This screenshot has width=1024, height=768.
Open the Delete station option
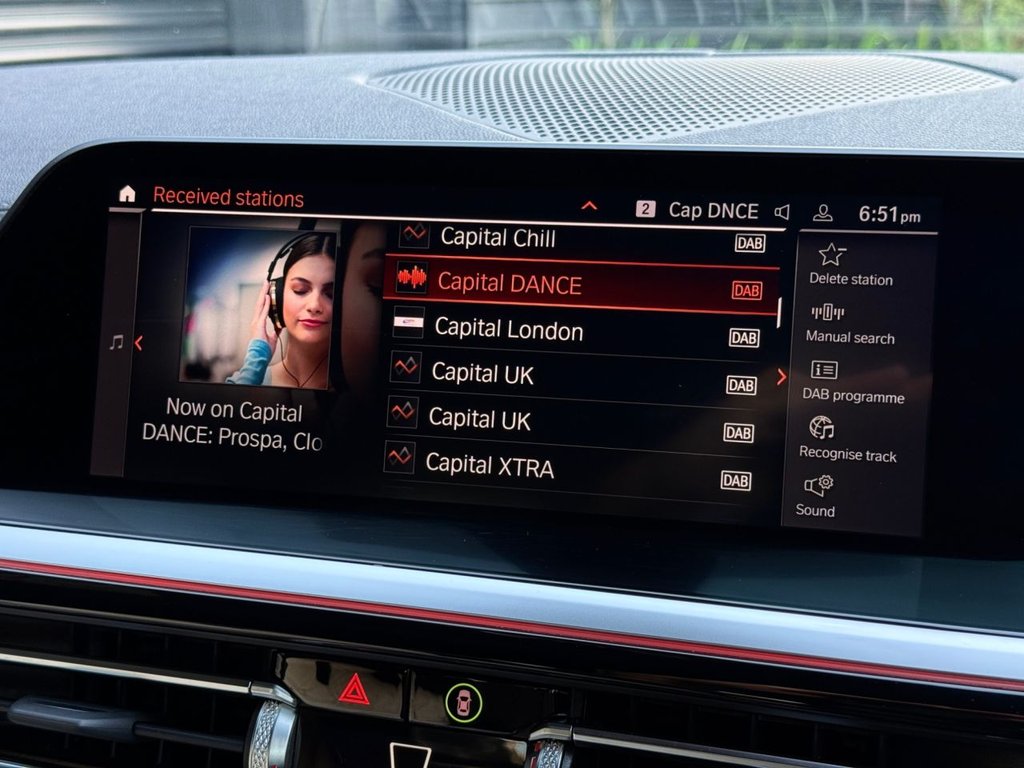coord(850,265)
